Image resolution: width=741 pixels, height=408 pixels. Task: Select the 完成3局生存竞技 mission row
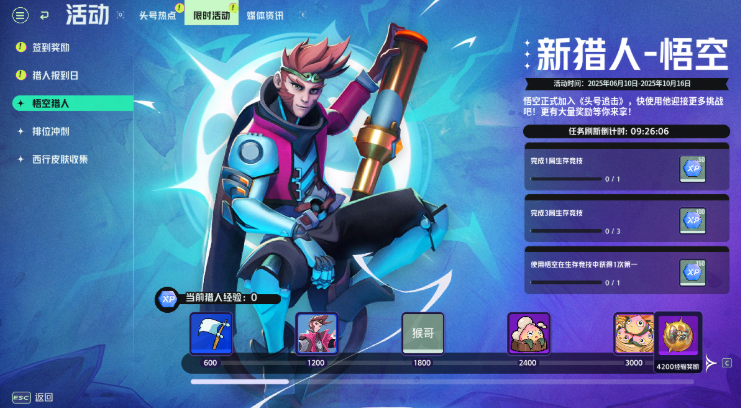coord(626,219)
